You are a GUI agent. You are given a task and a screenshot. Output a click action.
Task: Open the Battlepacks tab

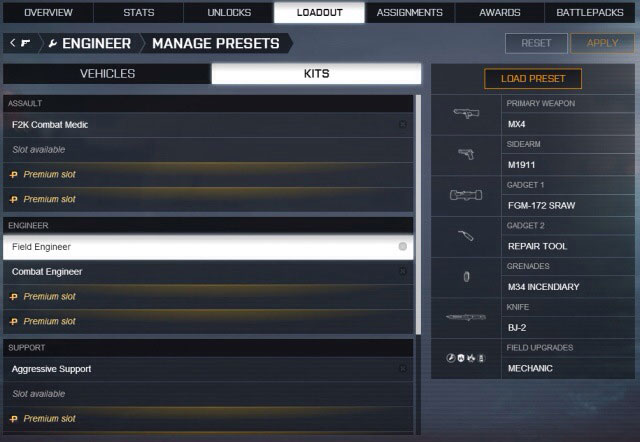pos(592,13)
